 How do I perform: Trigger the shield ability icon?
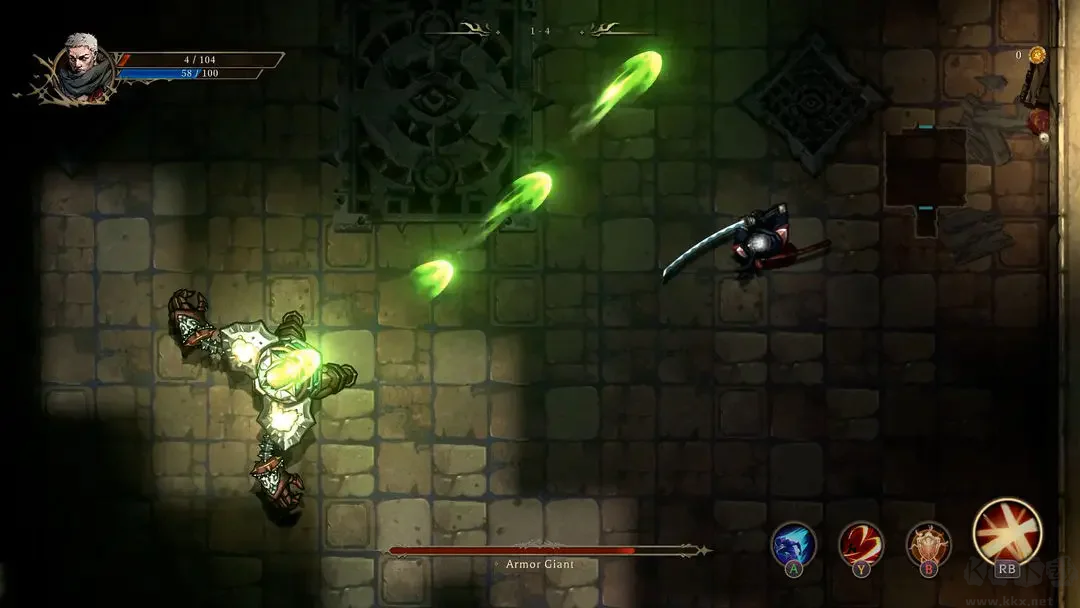coord(928,544)
